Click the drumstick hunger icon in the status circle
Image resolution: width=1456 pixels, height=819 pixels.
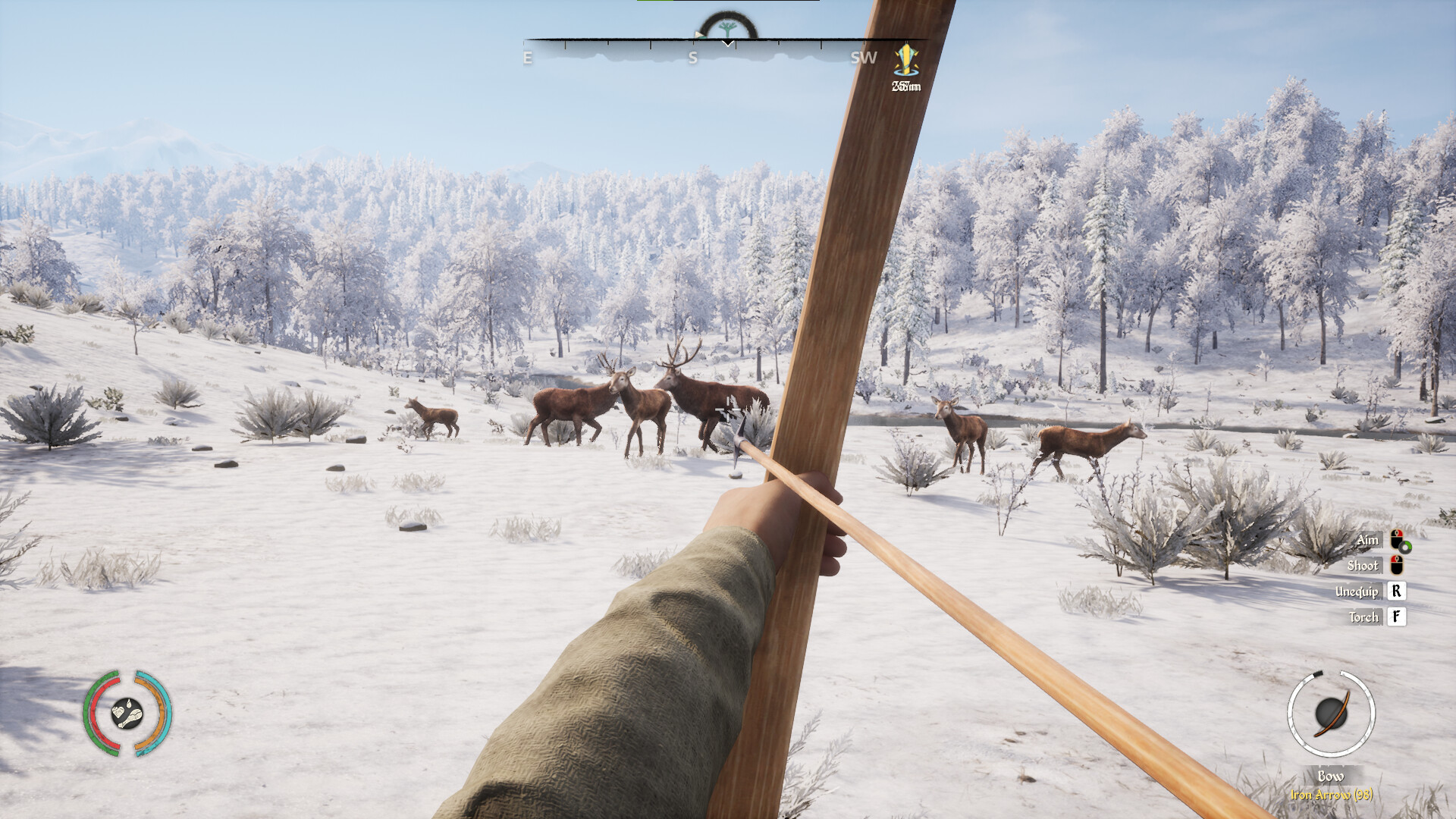point(131,718)
